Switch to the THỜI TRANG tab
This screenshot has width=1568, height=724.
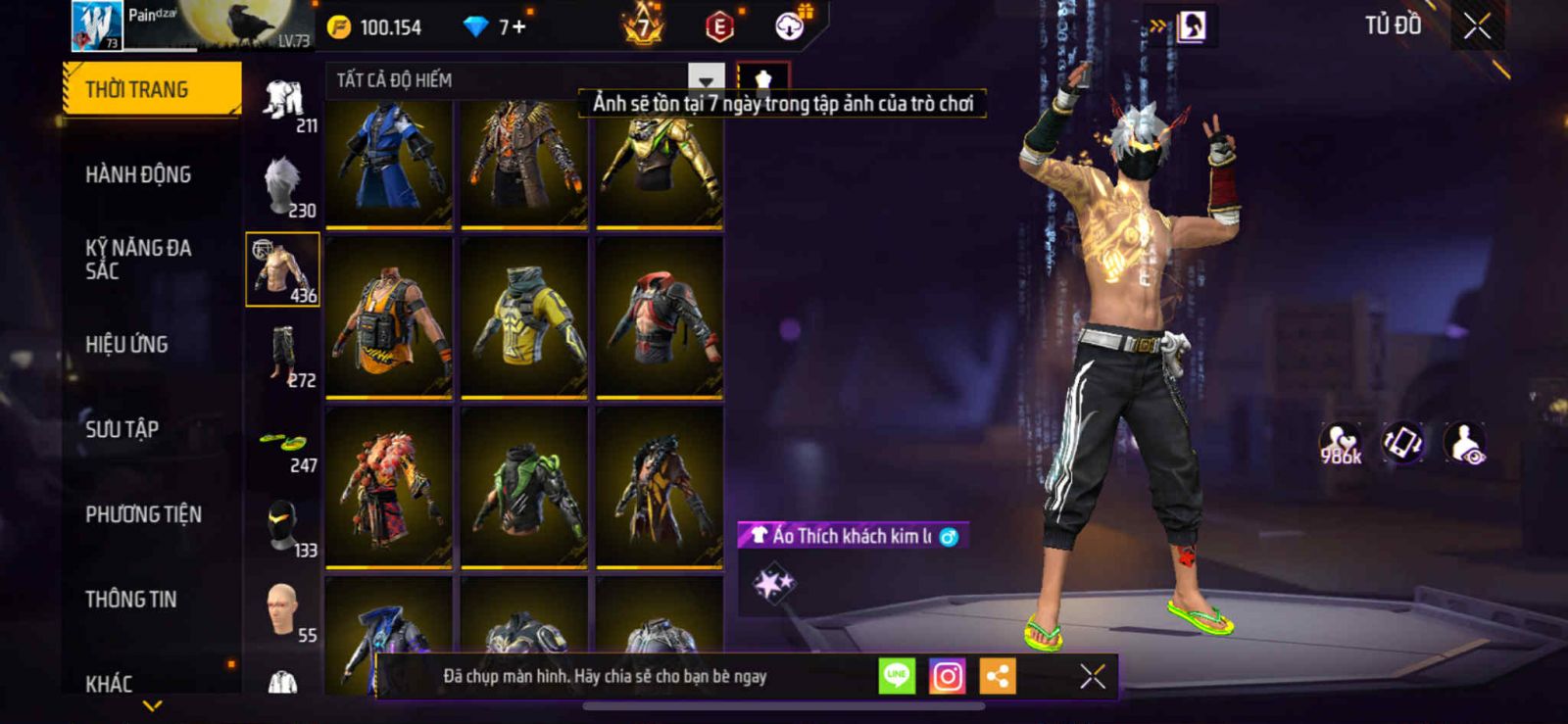click(x=151, y=89)
